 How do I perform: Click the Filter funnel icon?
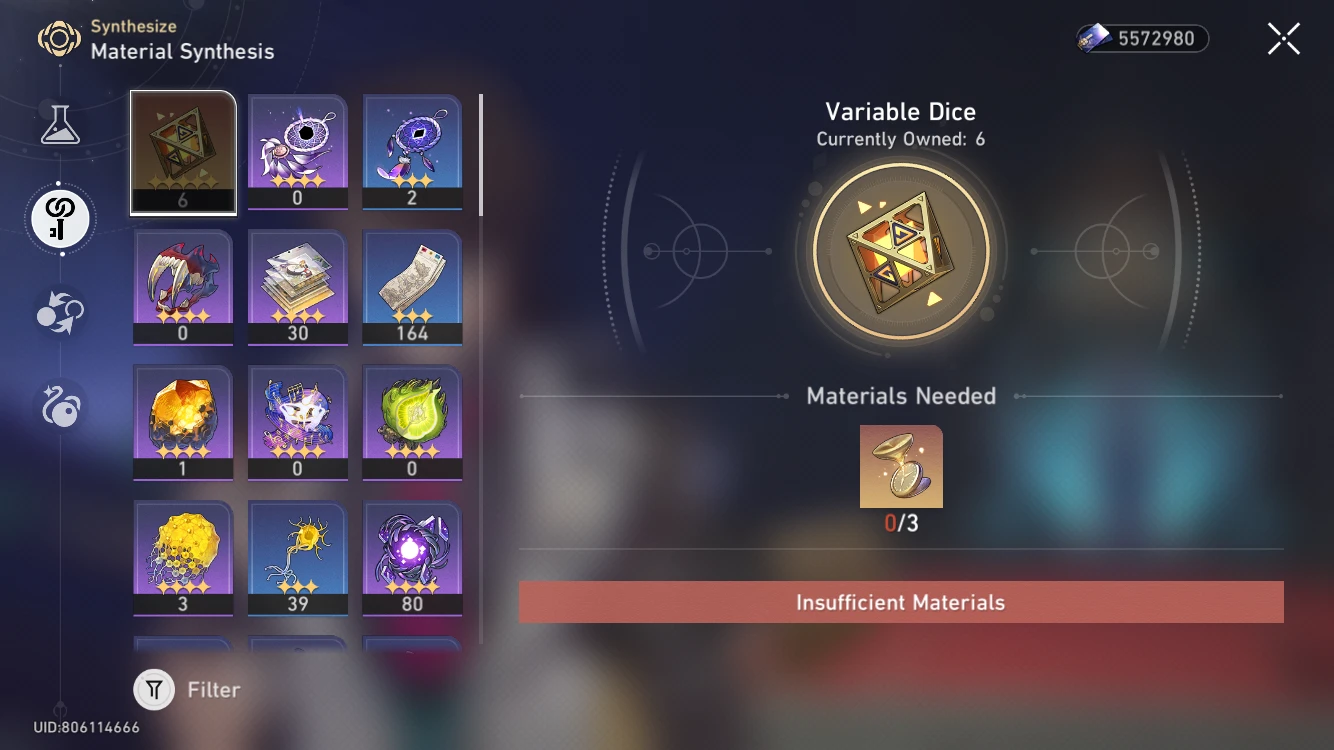(153, 689)
